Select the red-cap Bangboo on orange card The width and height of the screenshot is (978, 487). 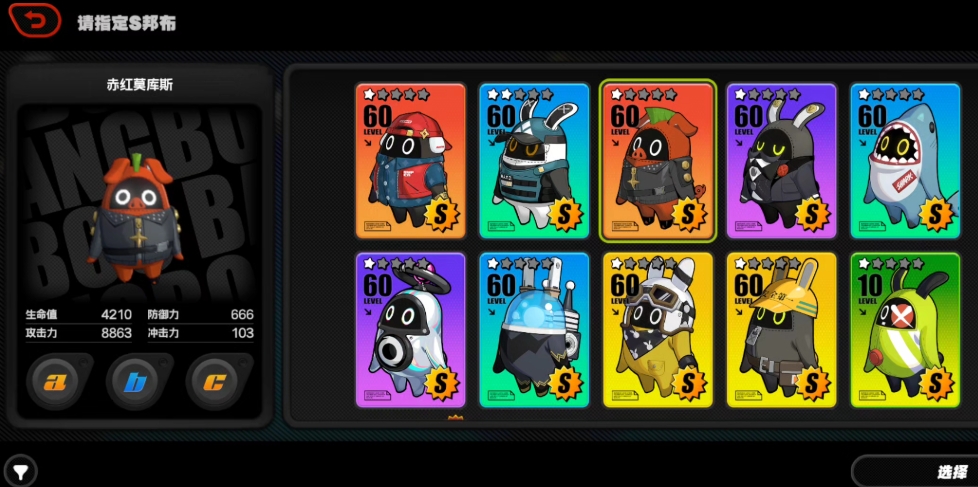[410, 161]
